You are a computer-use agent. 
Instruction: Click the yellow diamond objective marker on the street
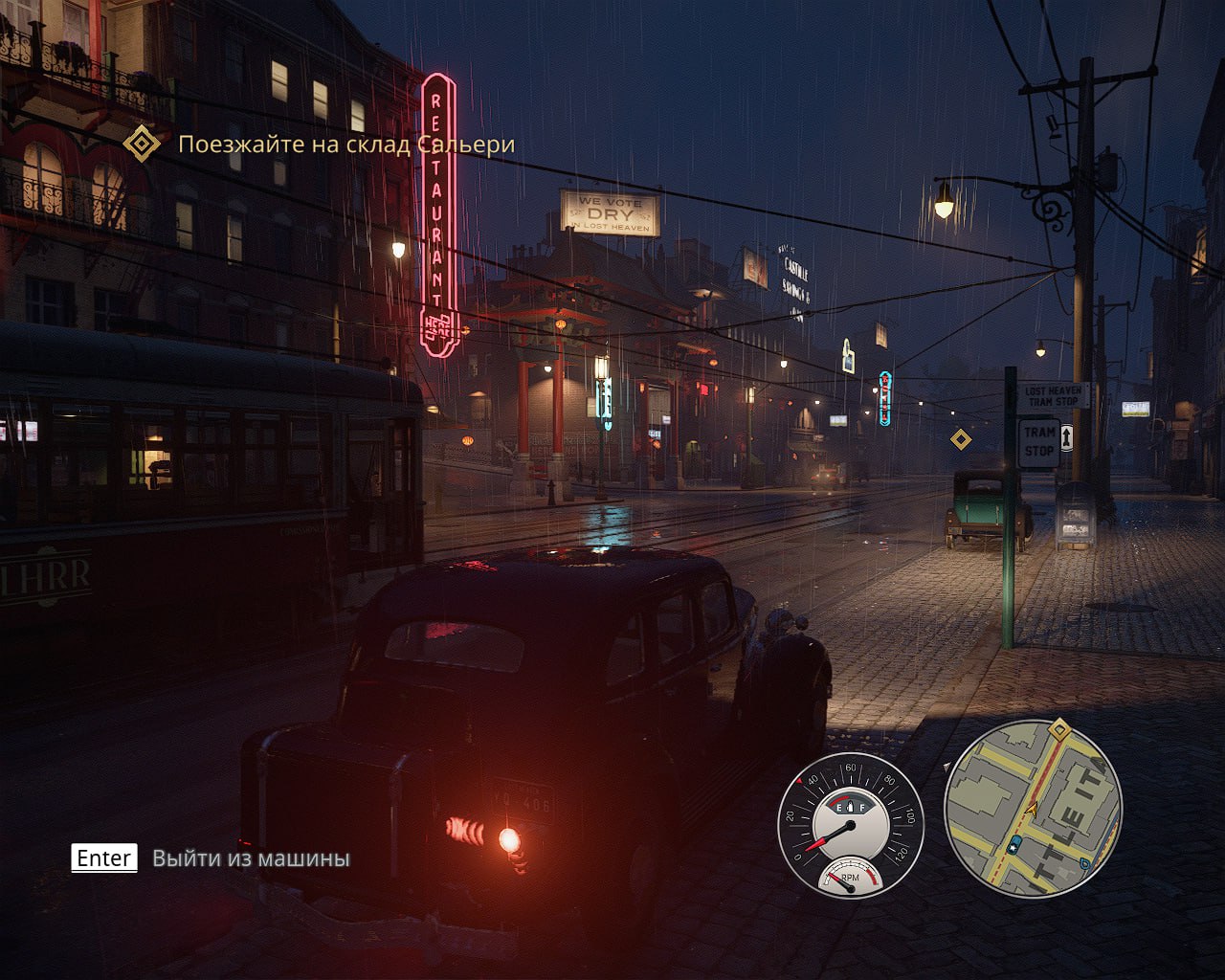coord(961,439)
